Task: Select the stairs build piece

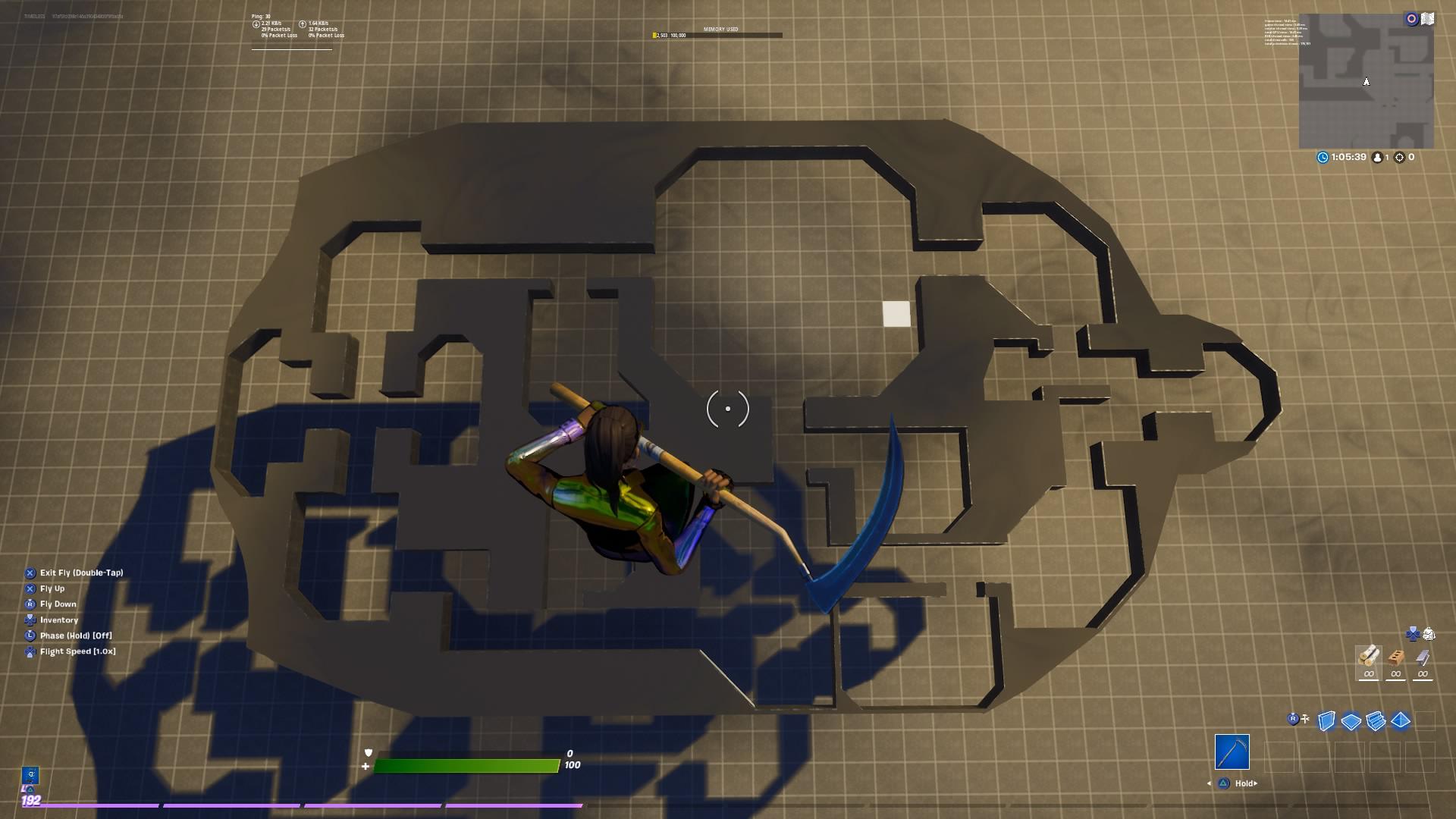Action: [1375, 720]
